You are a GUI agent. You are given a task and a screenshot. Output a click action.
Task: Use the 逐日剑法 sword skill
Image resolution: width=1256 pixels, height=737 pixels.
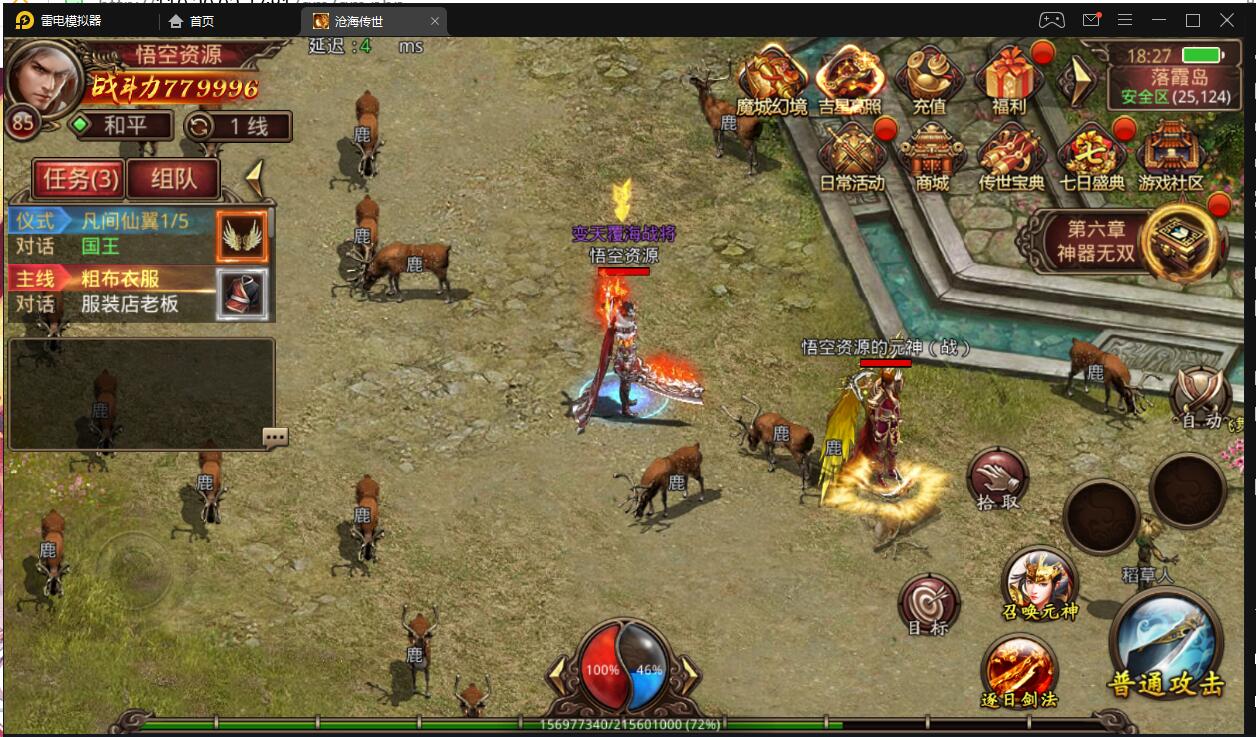tap(1019, 668)
